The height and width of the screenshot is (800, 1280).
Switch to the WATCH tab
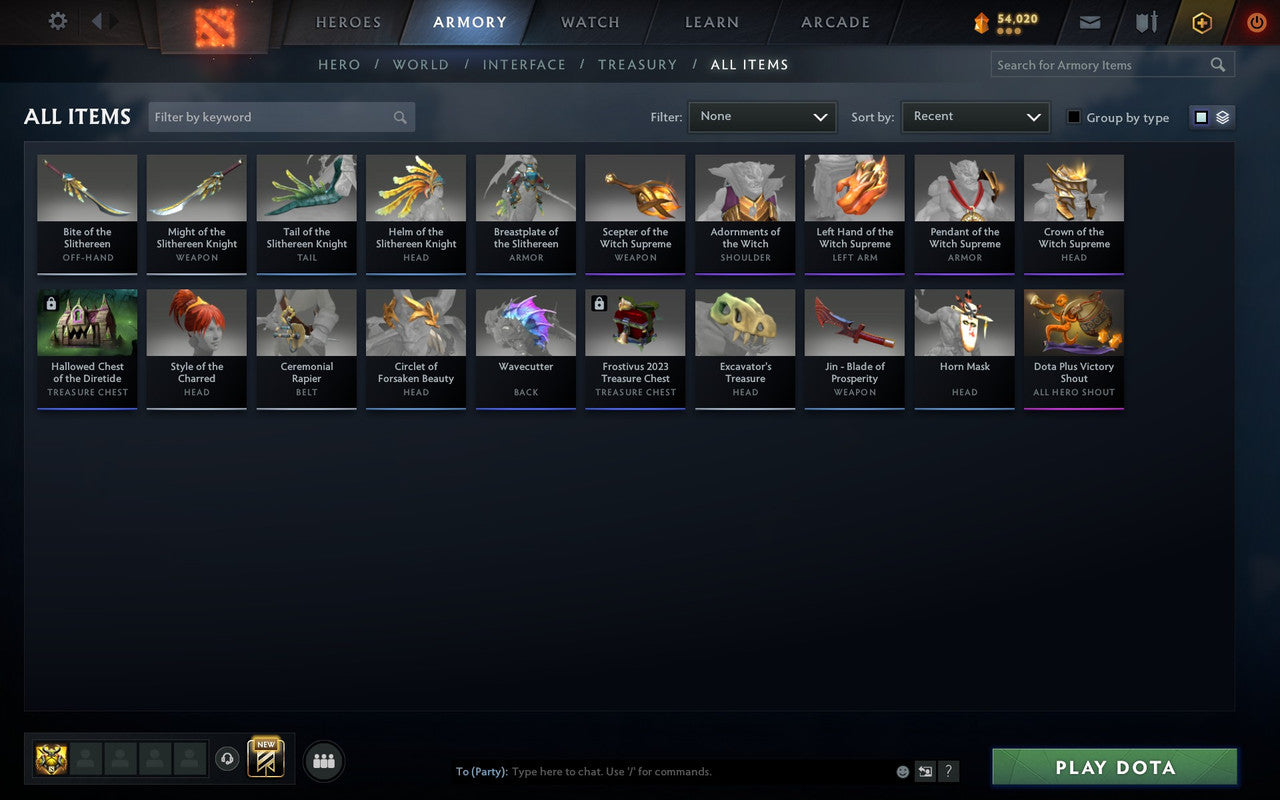589,22
